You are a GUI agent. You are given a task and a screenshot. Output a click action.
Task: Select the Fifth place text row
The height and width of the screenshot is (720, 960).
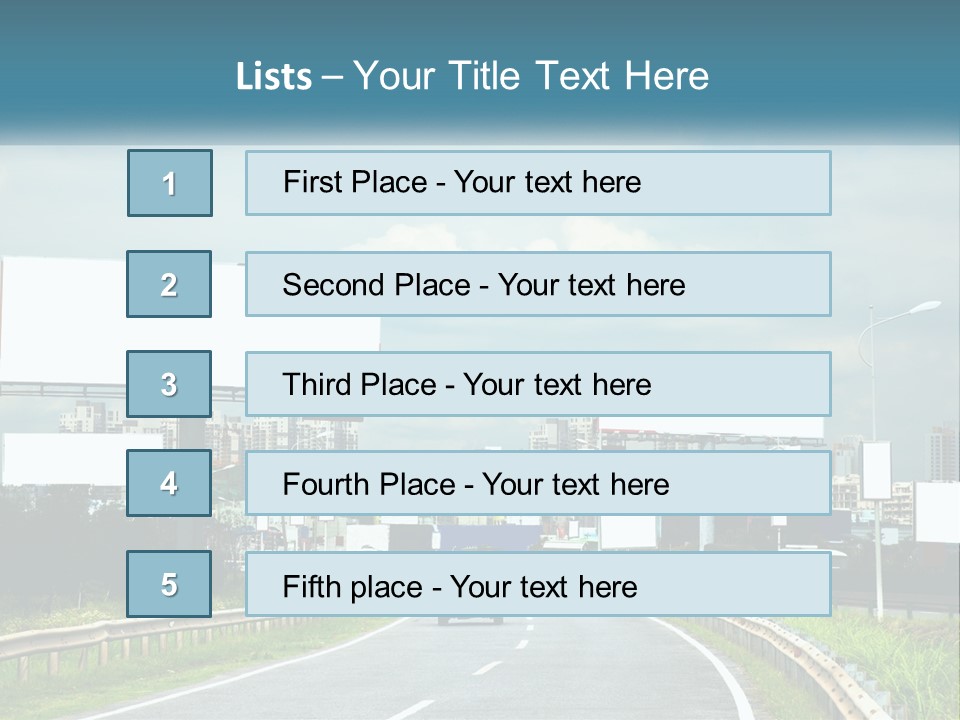tap(538, 584)
